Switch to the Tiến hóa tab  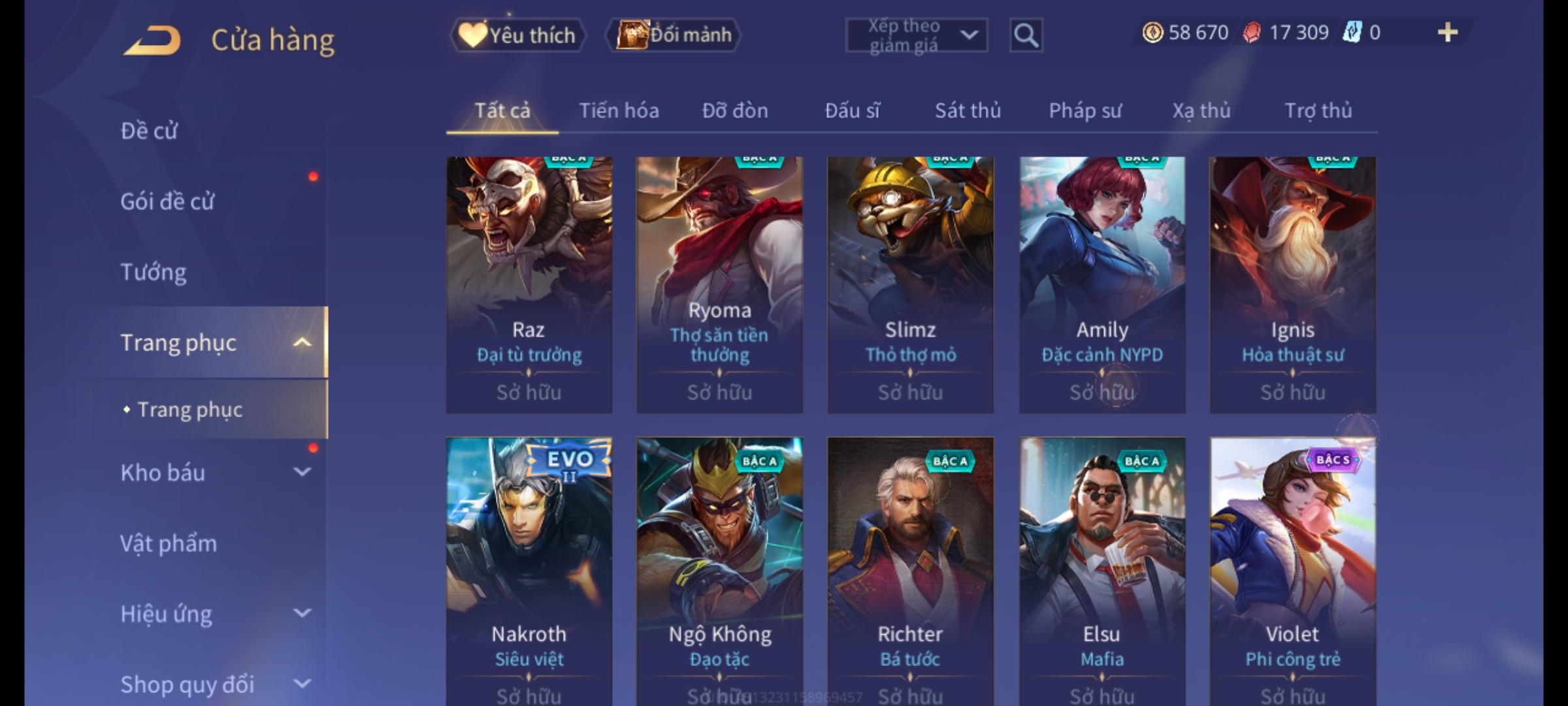[619, 110]
